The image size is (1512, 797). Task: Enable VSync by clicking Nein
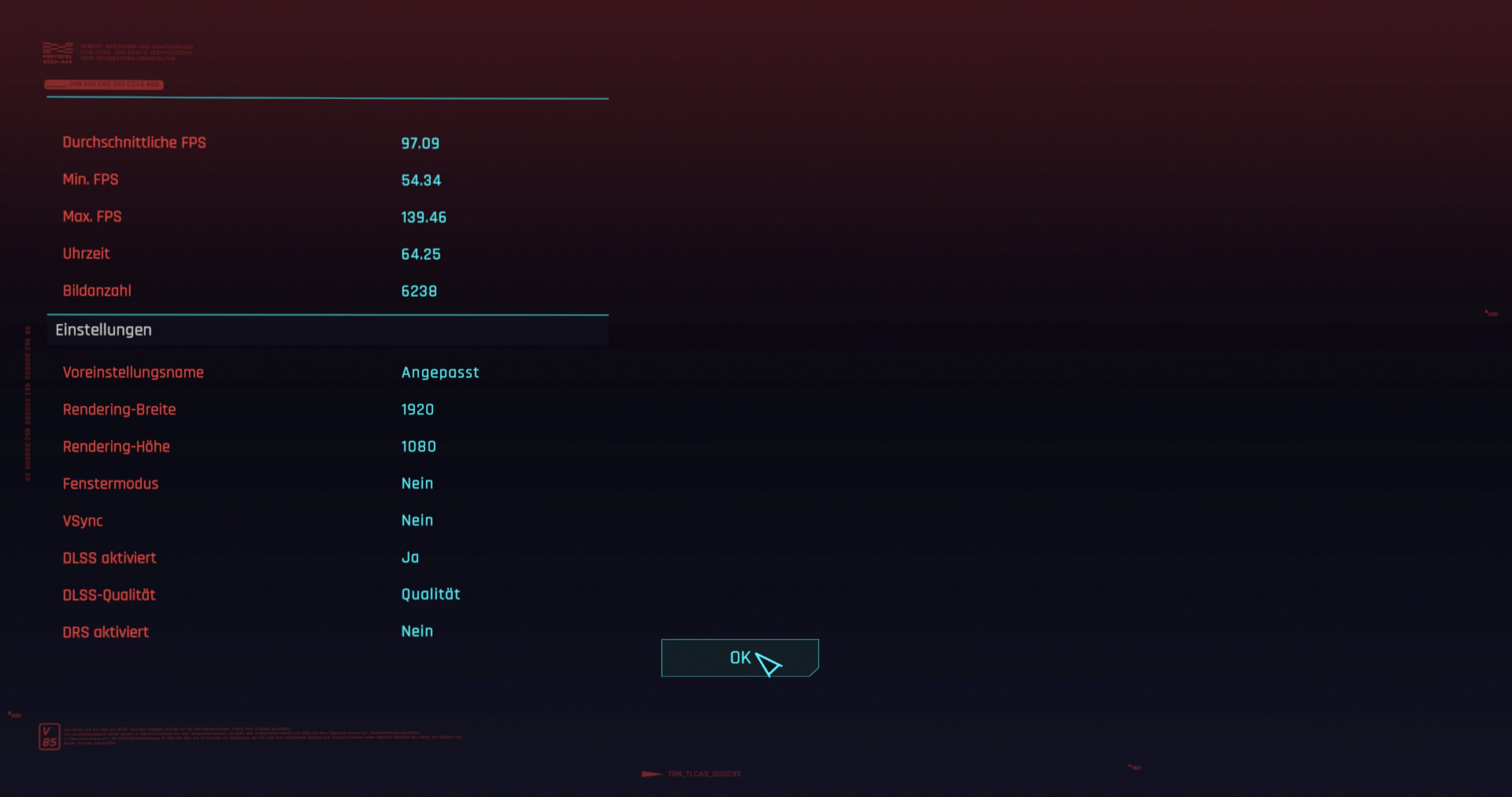click(x=417, y=520)
